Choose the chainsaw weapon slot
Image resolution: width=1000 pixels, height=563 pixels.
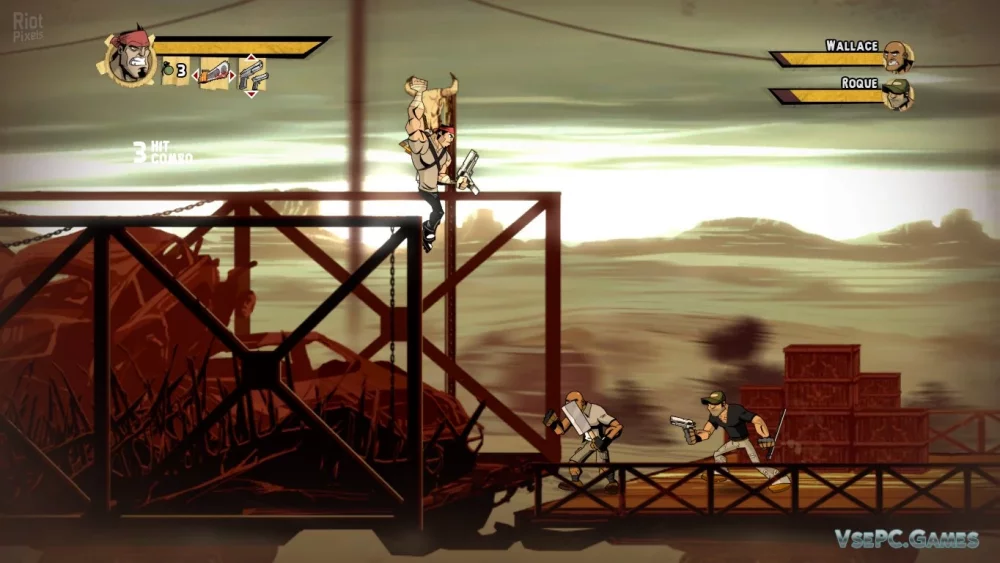click(214, 73)
